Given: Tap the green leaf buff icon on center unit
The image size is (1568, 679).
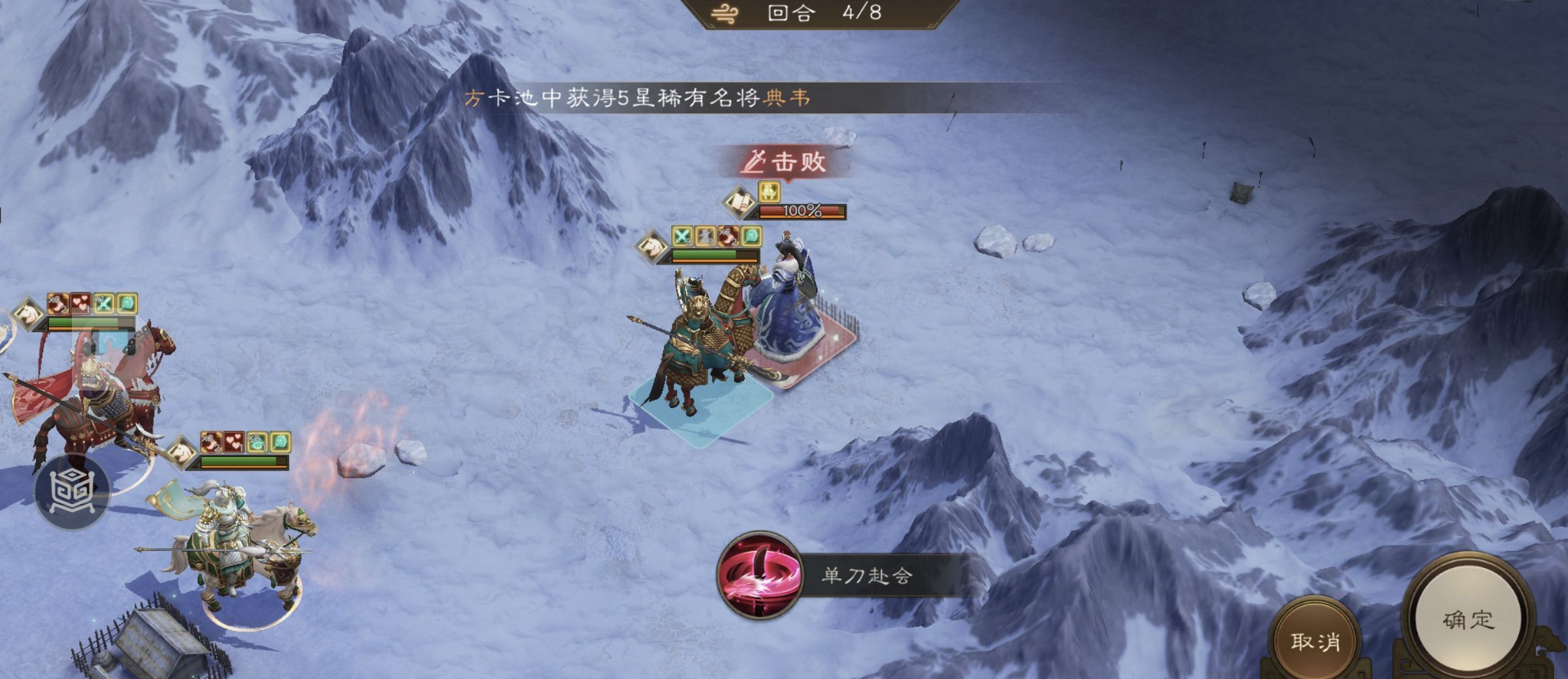Looking at the screenshot, I should tap(751, 236).
